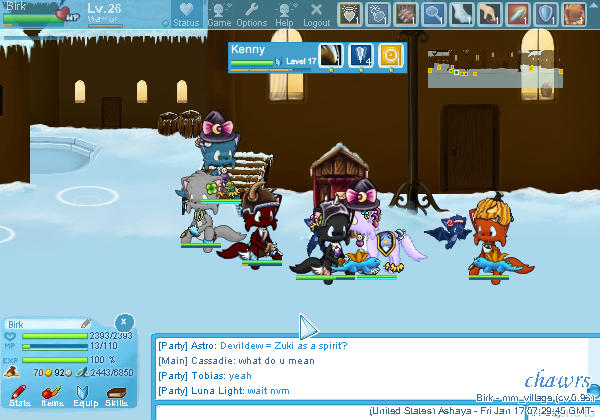600x420 pixels.
Task: Select Kenny's orange ring skill icon
Action: click(x=391, y=56)
